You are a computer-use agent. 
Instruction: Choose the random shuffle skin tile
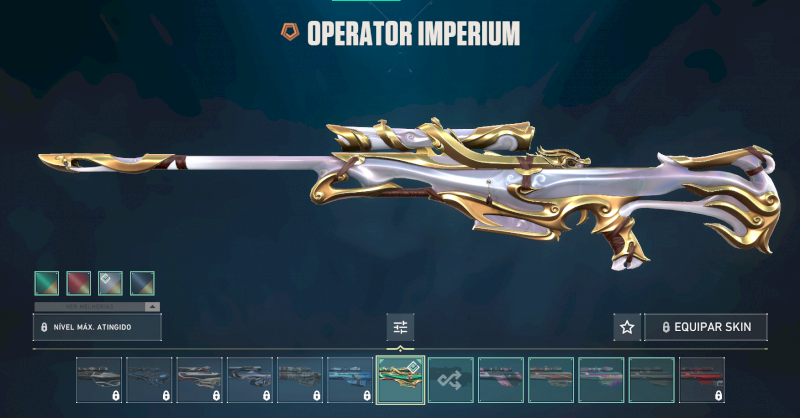[x=450, y=380]
